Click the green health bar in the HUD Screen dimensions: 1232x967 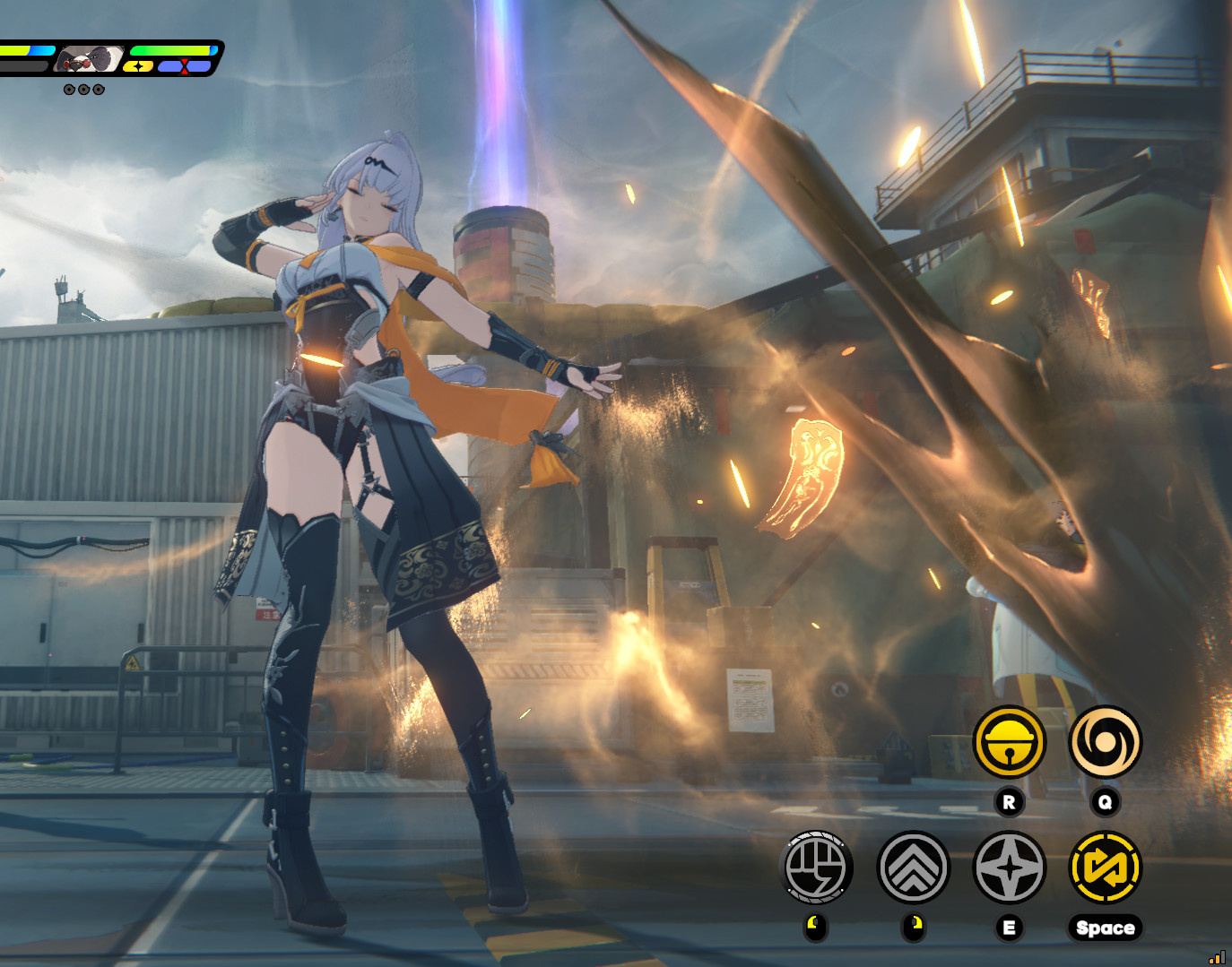(x=170, y=50)
